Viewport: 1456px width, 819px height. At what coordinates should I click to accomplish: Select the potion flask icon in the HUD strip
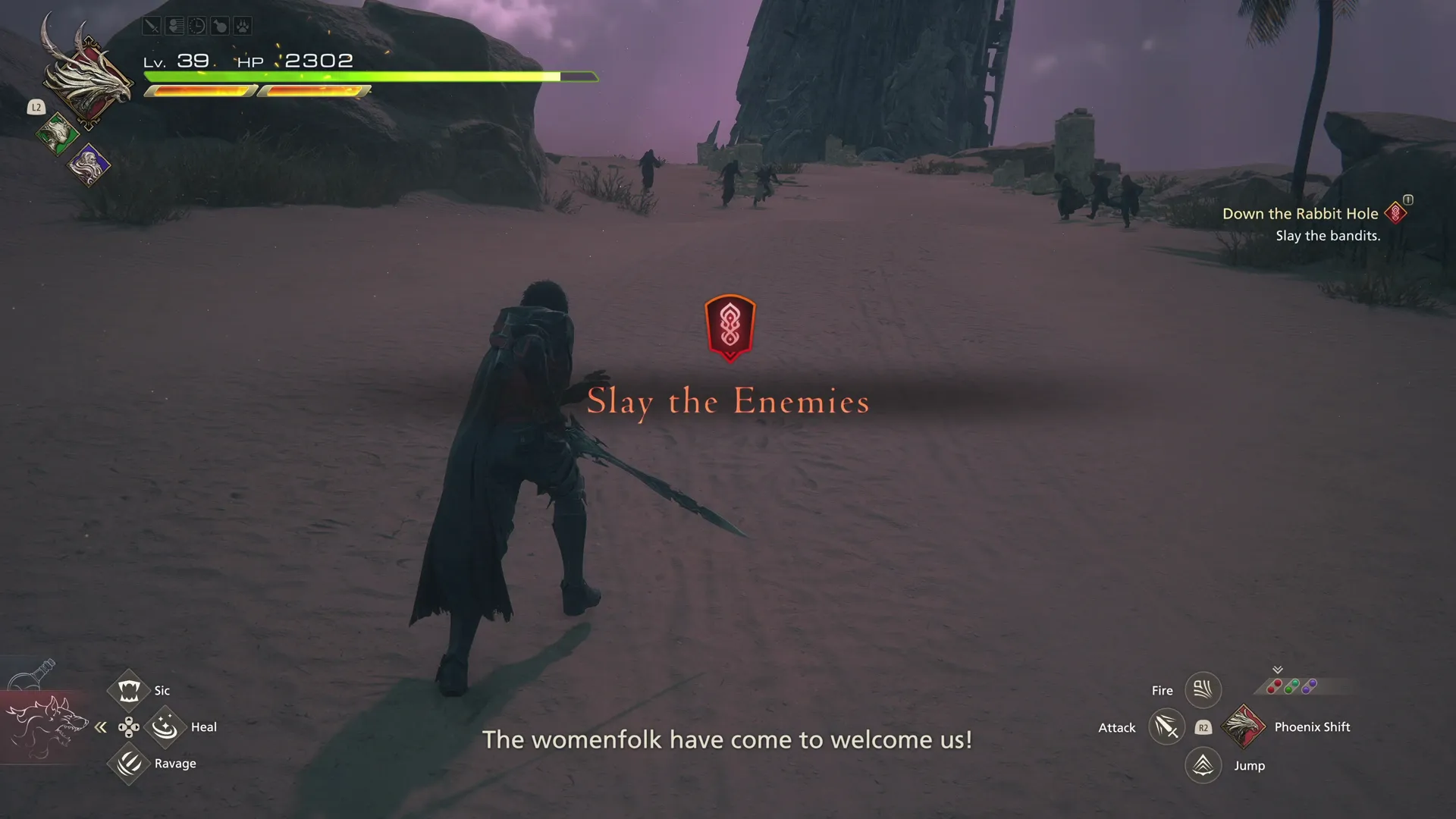pos(220,26)
